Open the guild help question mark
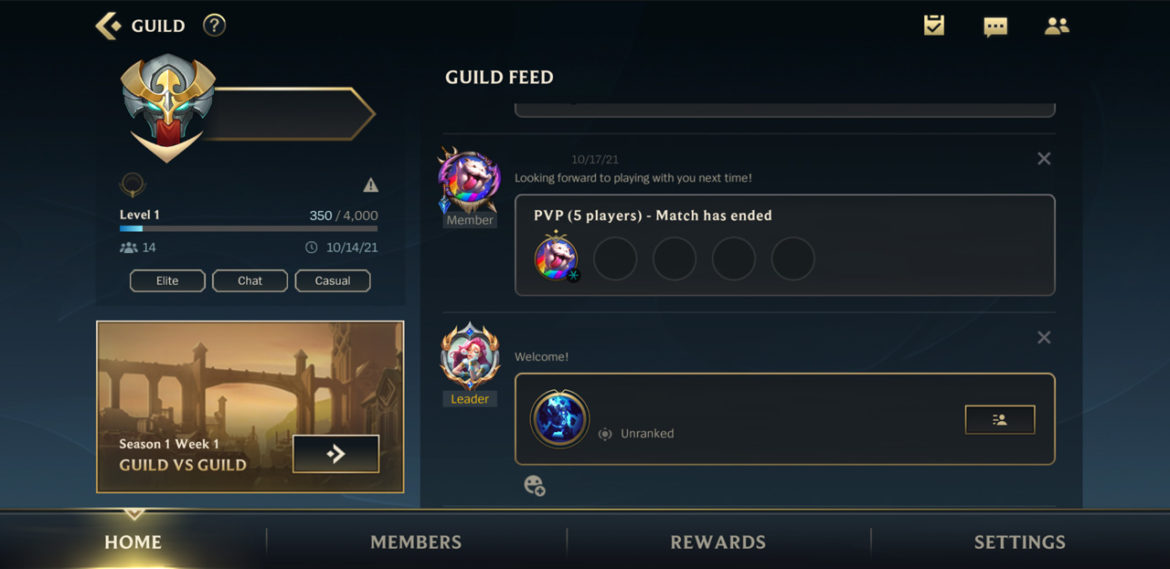1170x569 pixels. coord(214,26)
